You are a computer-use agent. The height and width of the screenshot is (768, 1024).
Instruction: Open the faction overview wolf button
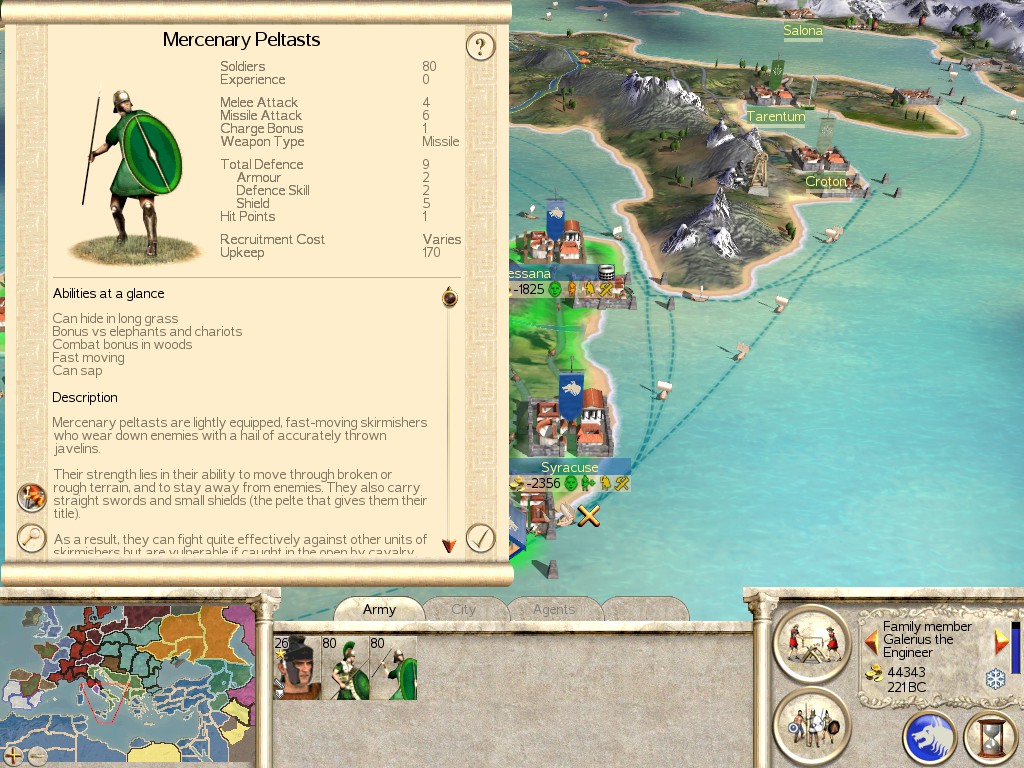pyautogui.click(x=929, y=738)
